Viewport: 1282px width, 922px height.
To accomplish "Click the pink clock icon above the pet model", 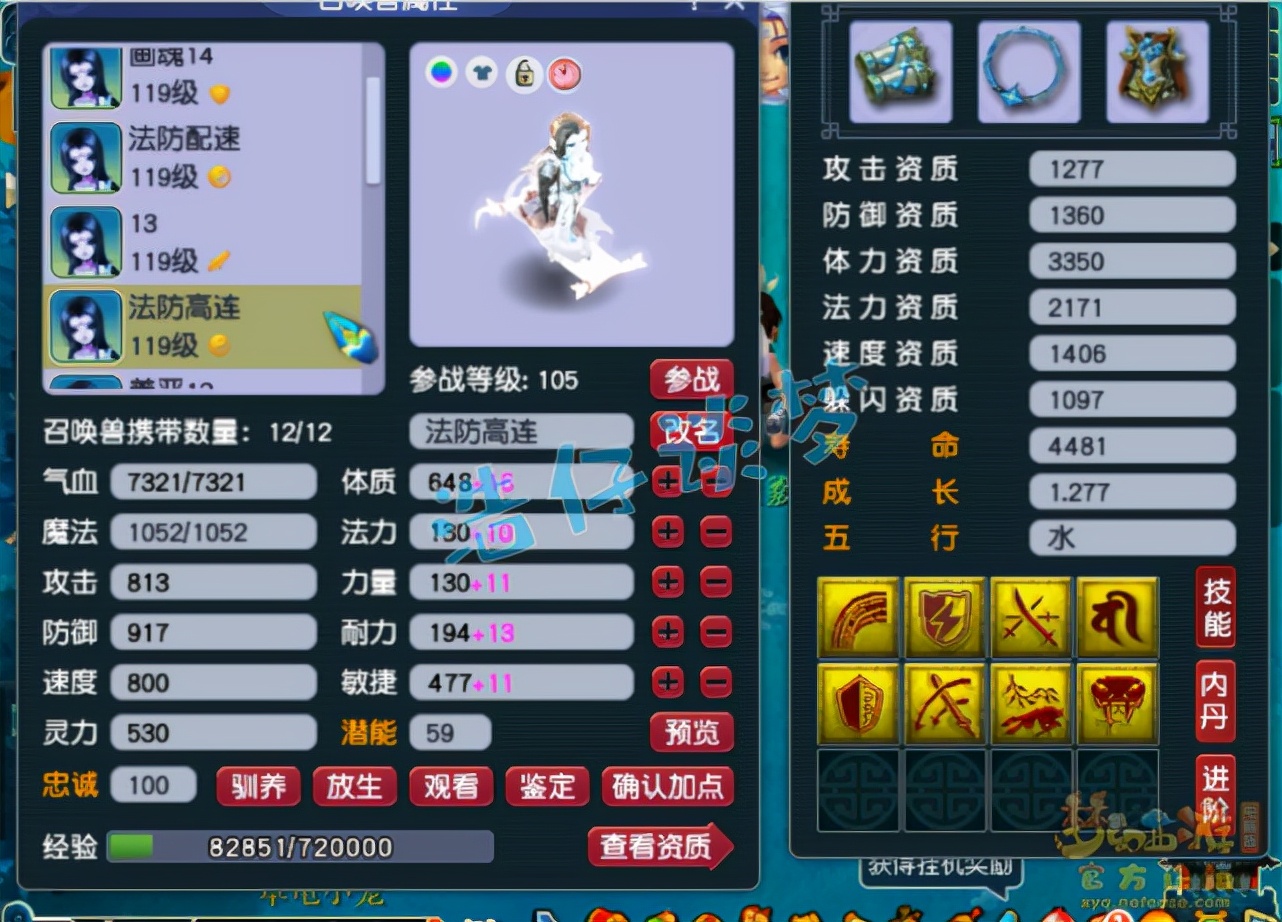I will 564,74.
